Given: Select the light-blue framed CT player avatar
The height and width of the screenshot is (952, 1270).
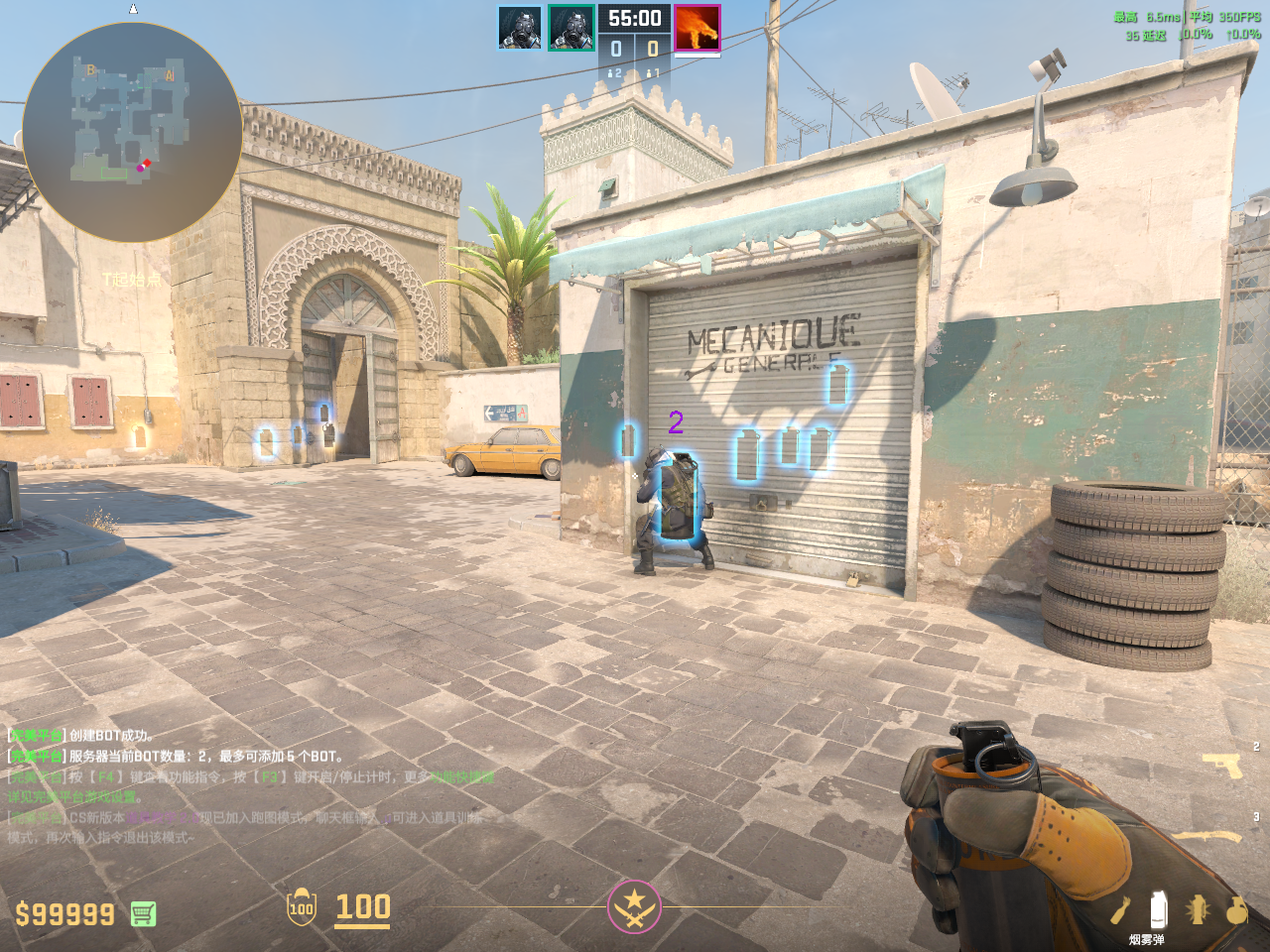Looking at the screenshot, I should tap(520, 28).
